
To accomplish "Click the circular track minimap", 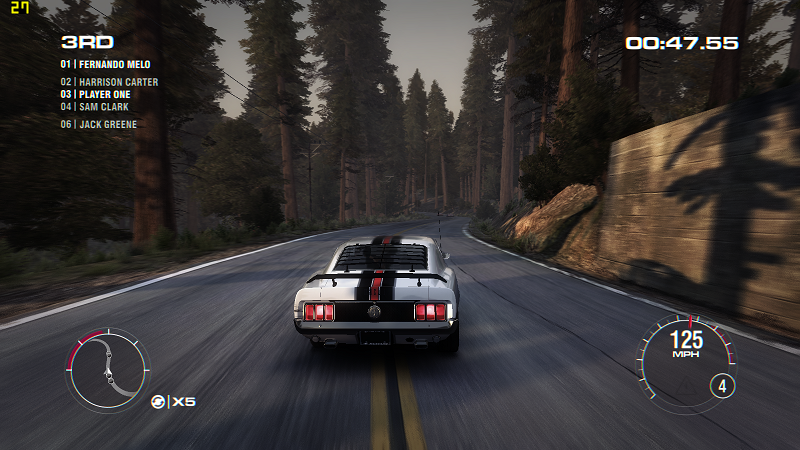I will (x=107, y=369).
